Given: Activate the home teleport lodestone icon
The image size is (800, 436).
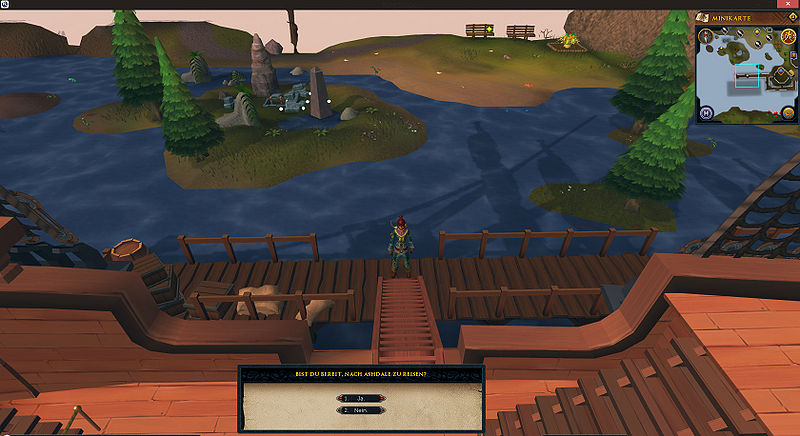Looking at the screenshot, I should click(706, 112).
